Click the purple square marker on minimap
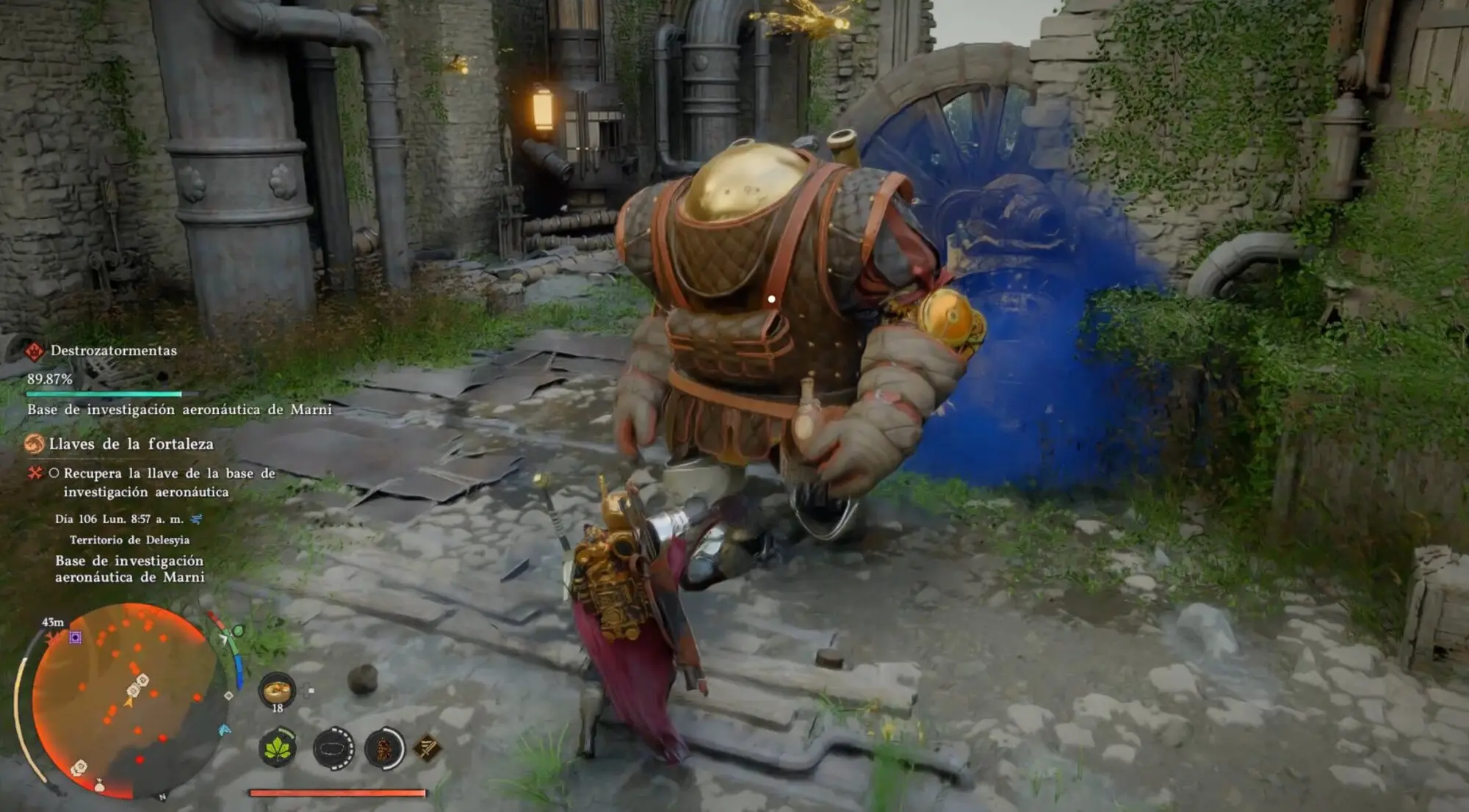Image resolution: width=1469 pixels, height=812 pixels. pos(75,637)
